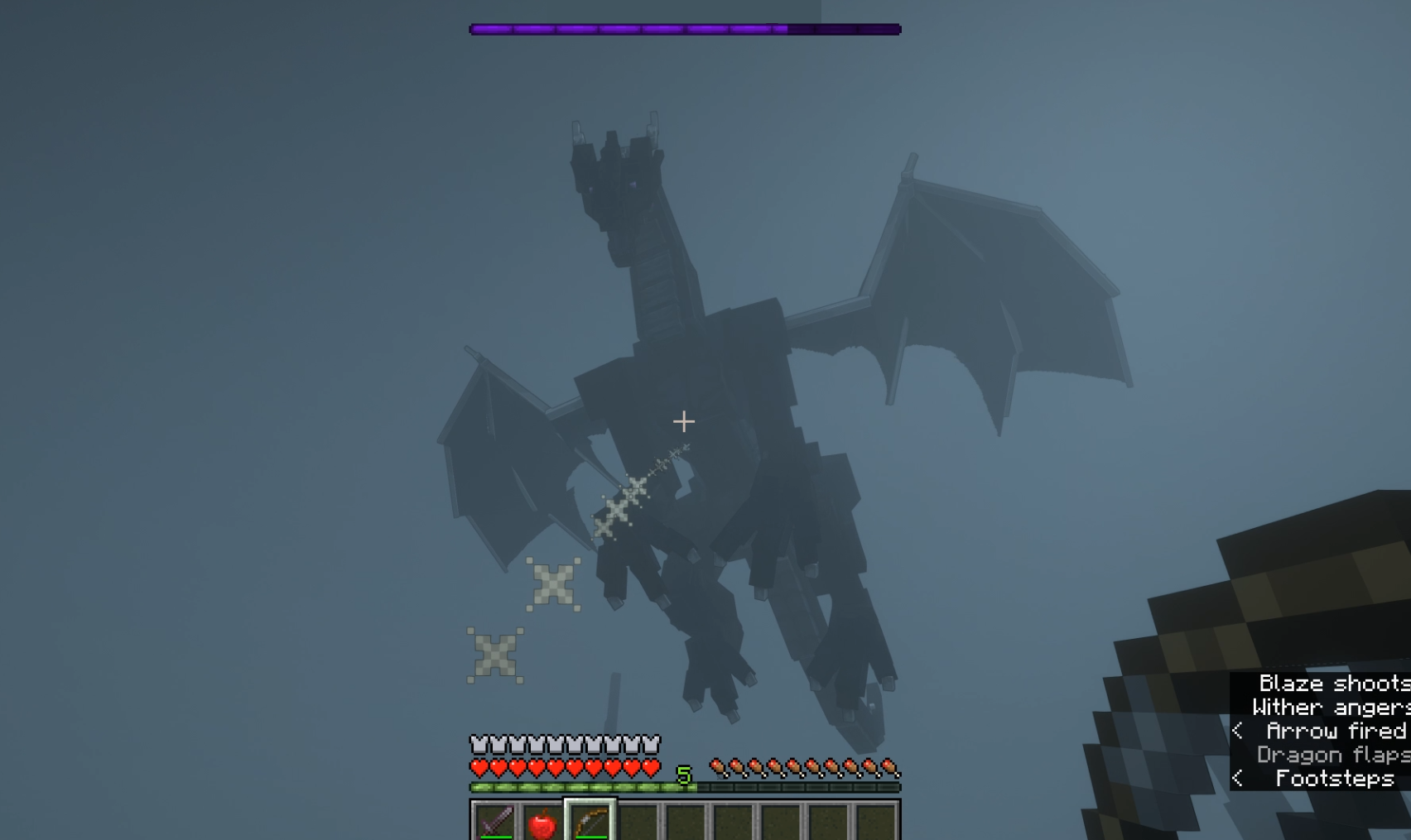This screenshot has width=1411, height=840.
Task: Click the first heart in the health bar
Action: [x=479, y=767]
